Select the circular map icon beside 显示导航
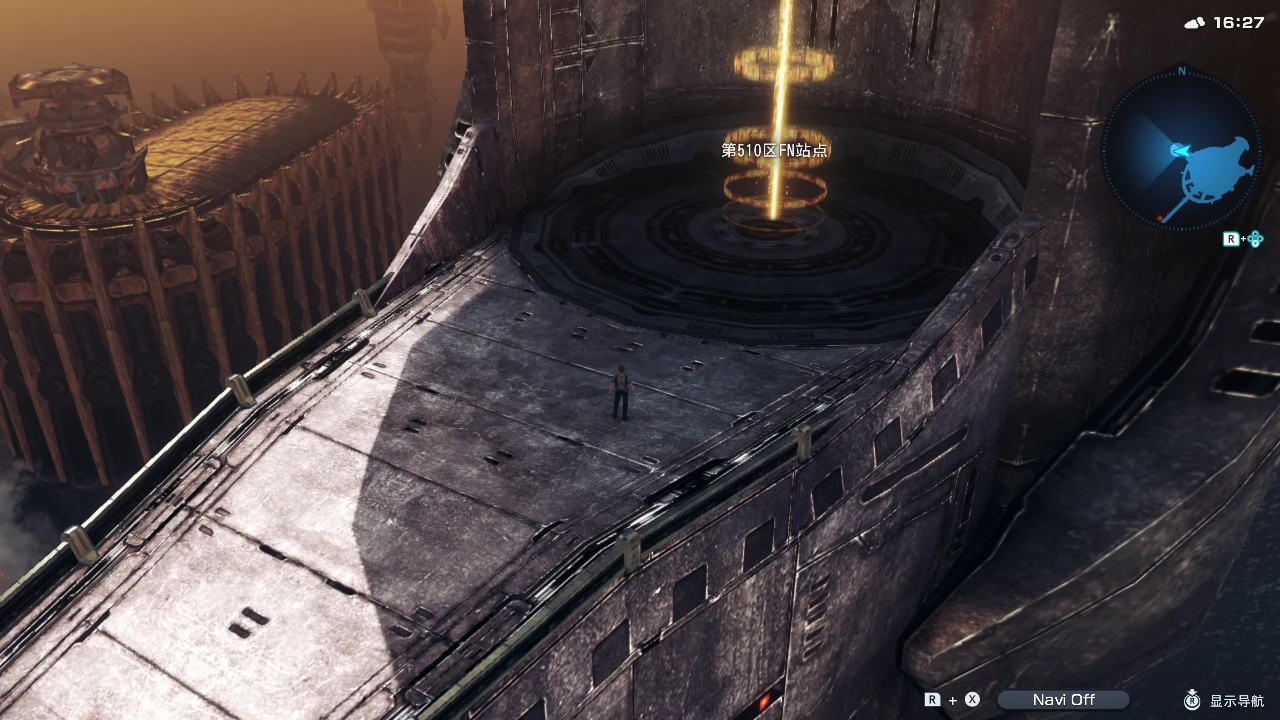1280x720 pixels. tap(1190, 699)
